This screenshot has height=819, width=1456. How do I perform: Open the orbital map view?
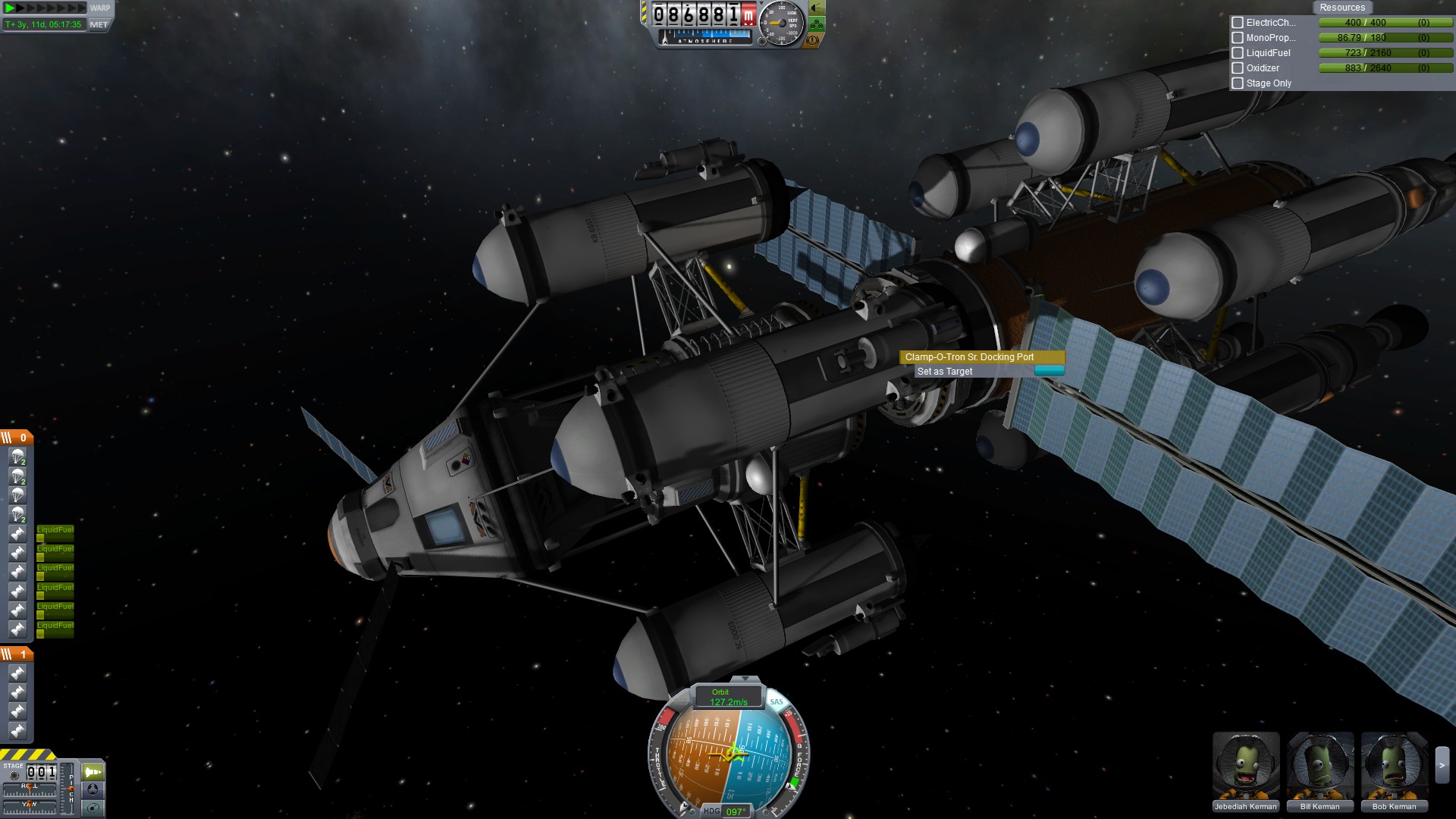93,808
